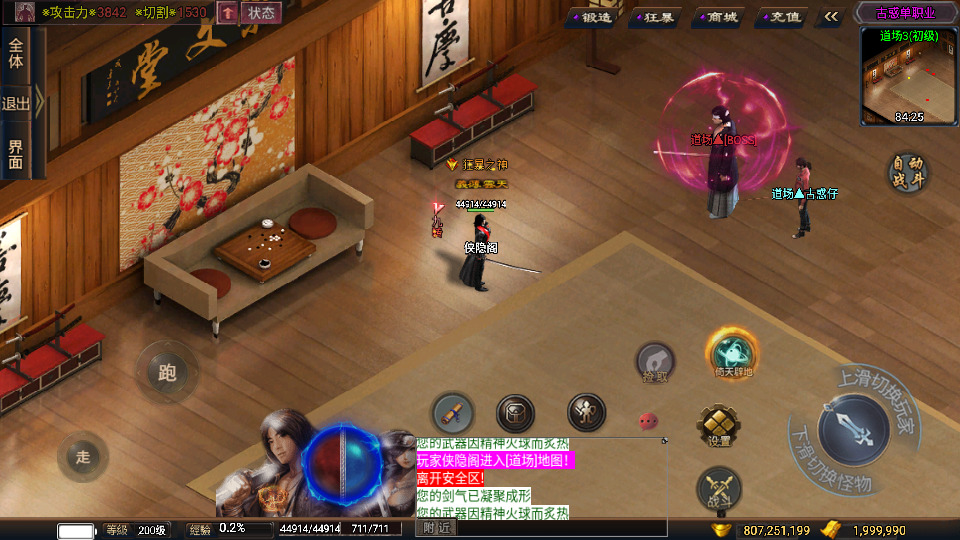Click the 古惑单职业 title button

(x=904, y=13)
